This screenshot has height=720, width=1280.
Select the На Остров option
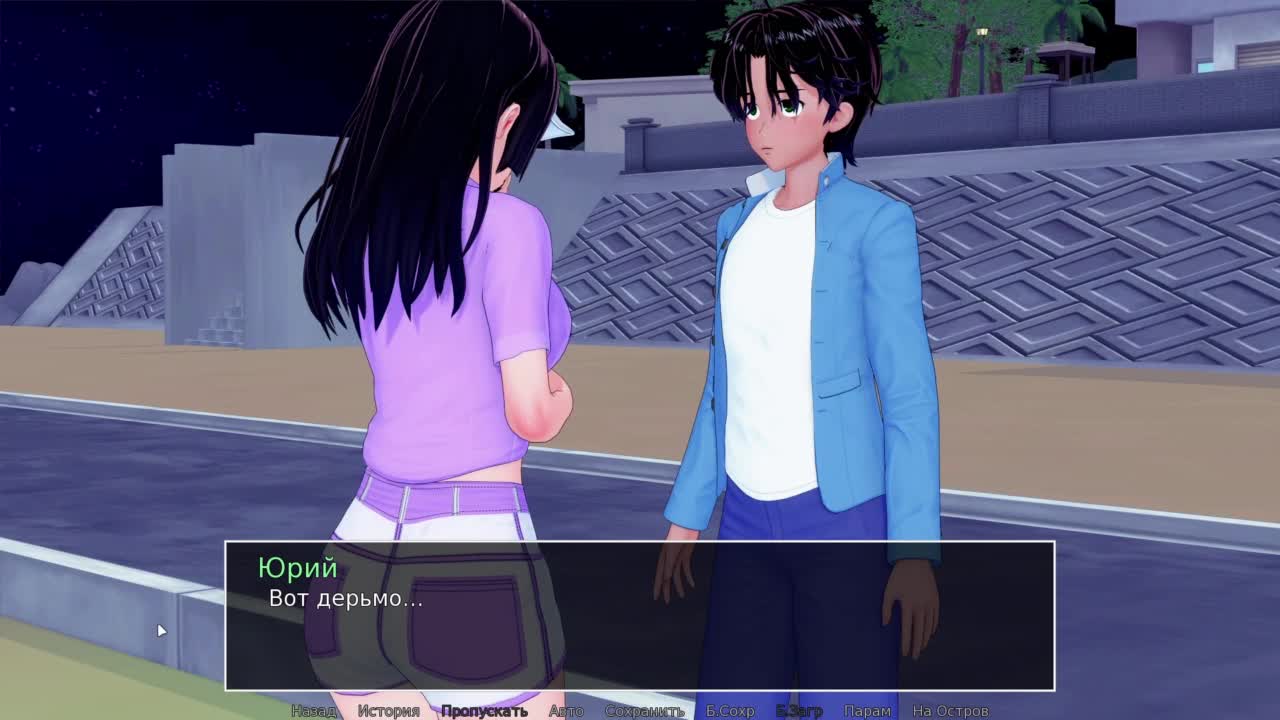(950, 711)
